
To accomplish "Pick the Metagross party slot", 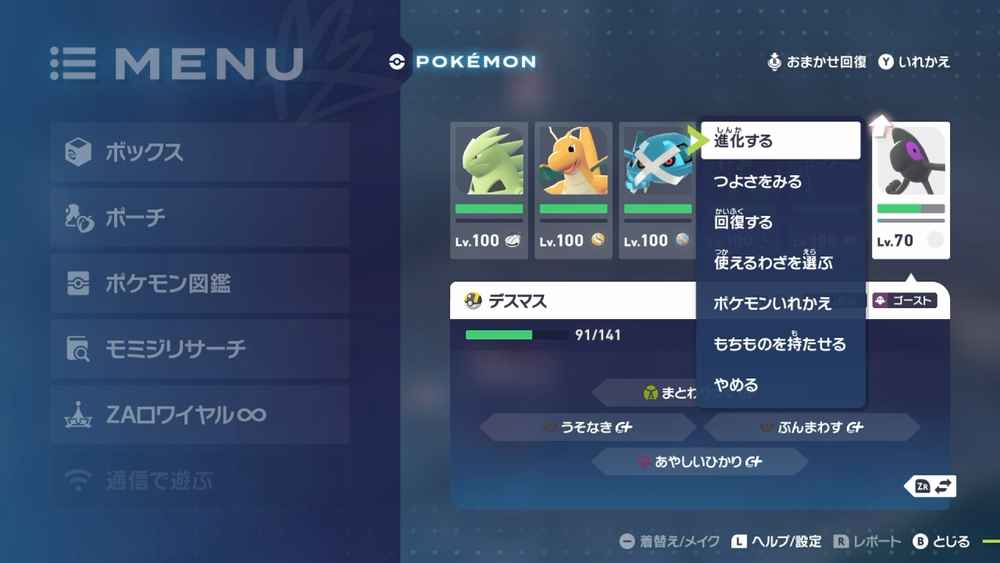I will [x=656, y=190].
